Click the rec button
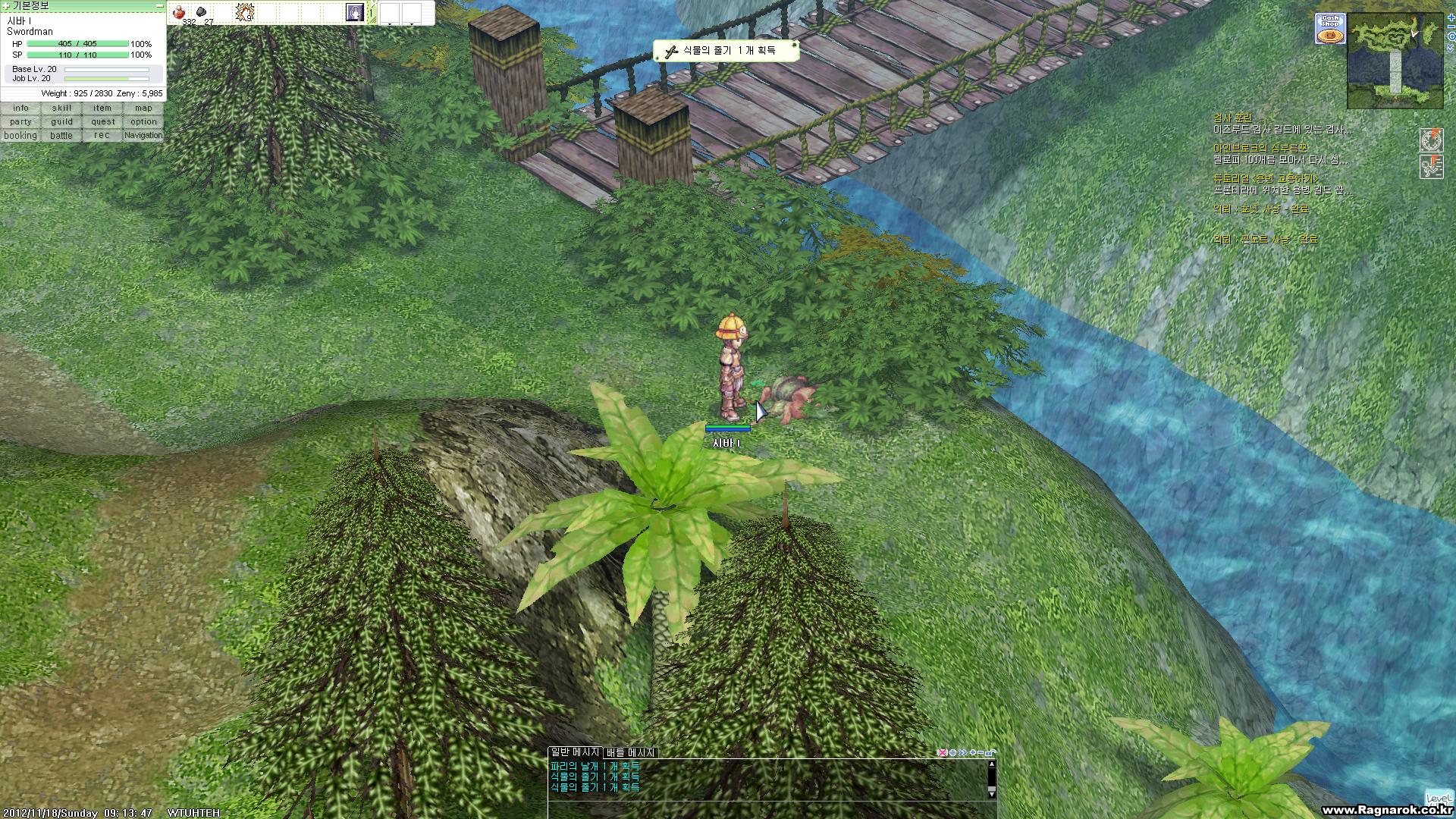The height and width of the screenshot is (819, 1456). [102, 136]
